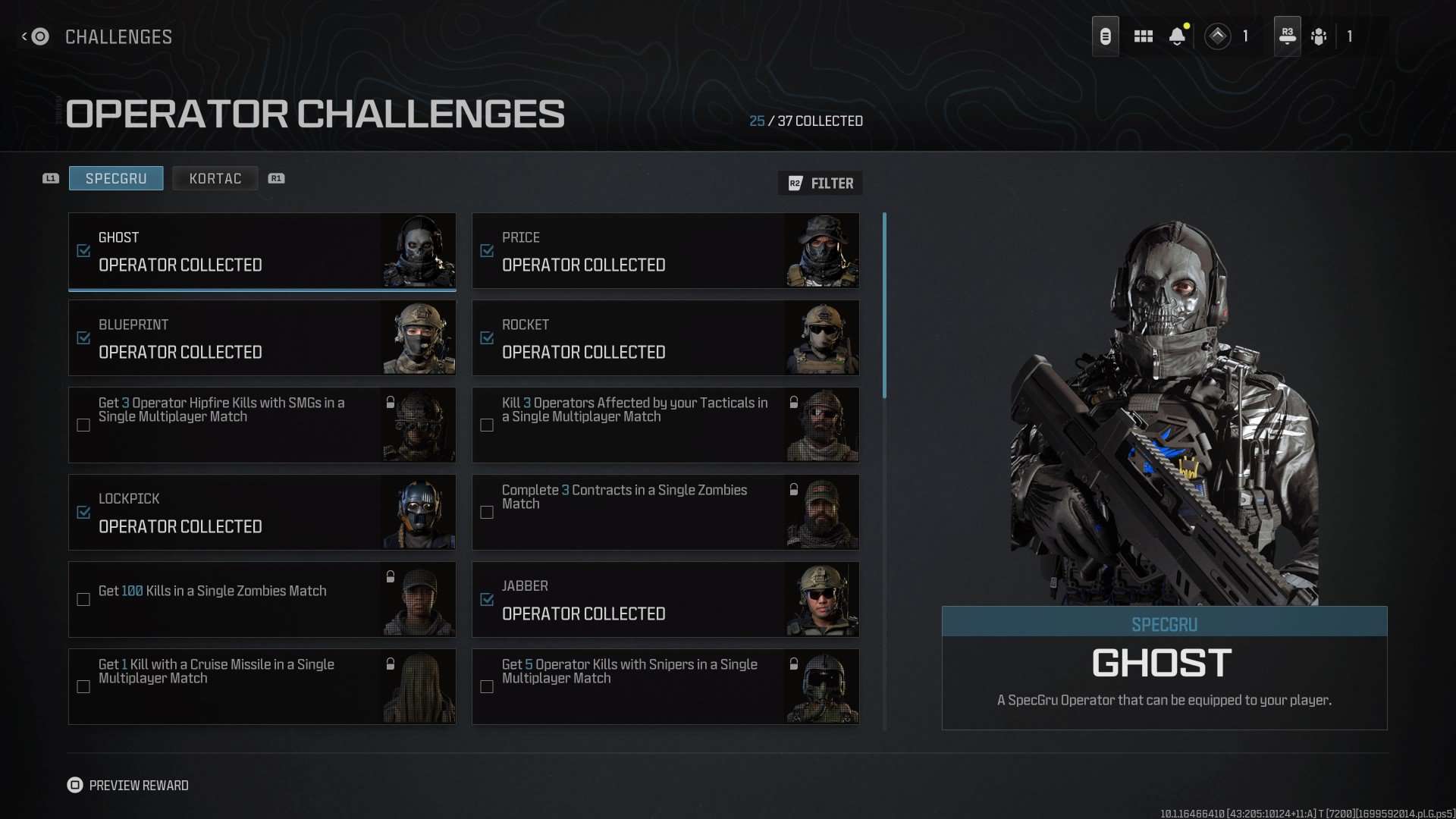
Task: Select the SPECGRU tab
Action: [115, 178]
